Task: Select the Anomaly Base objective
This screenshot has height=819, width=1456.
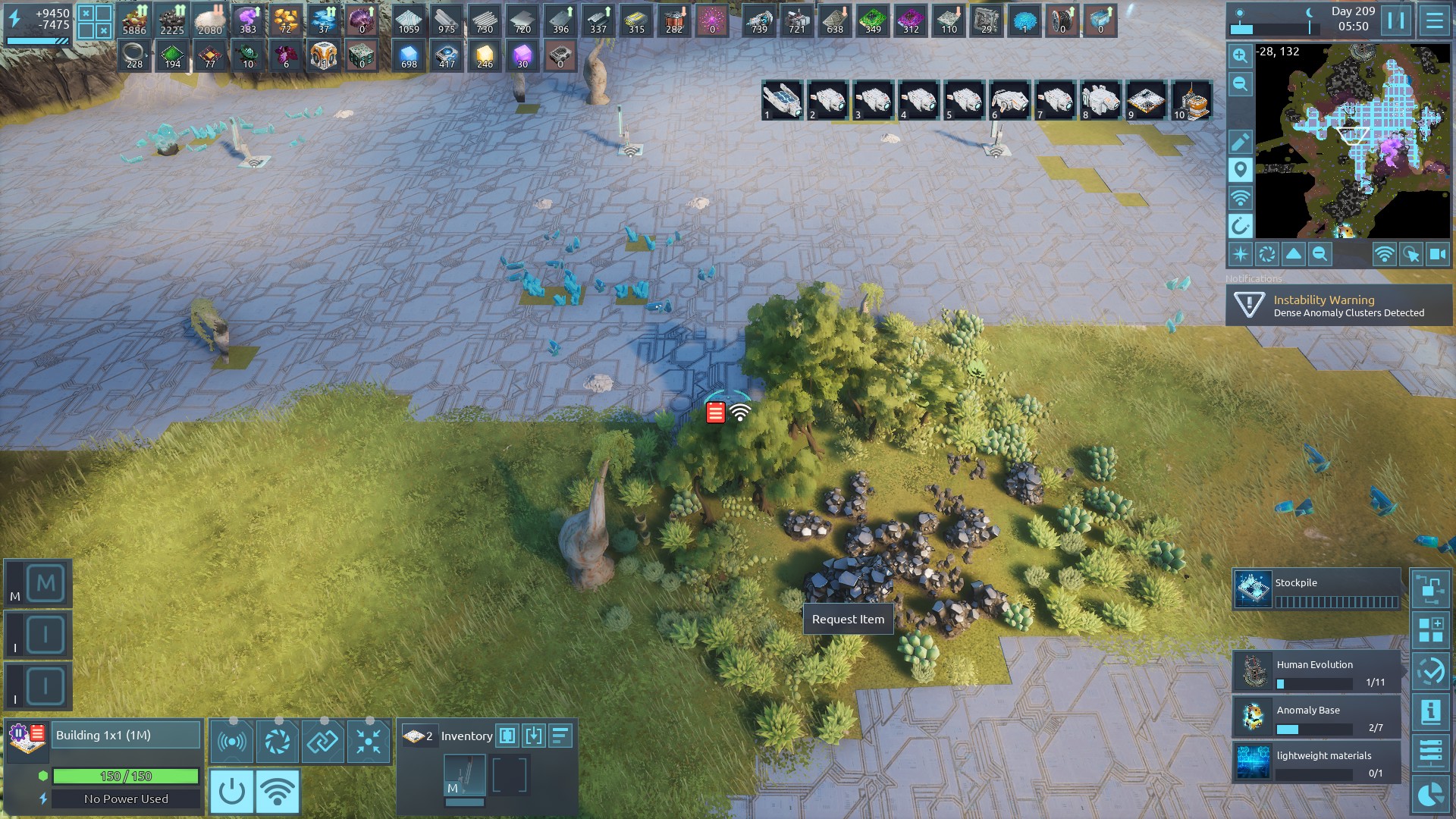Action: 1316,717
